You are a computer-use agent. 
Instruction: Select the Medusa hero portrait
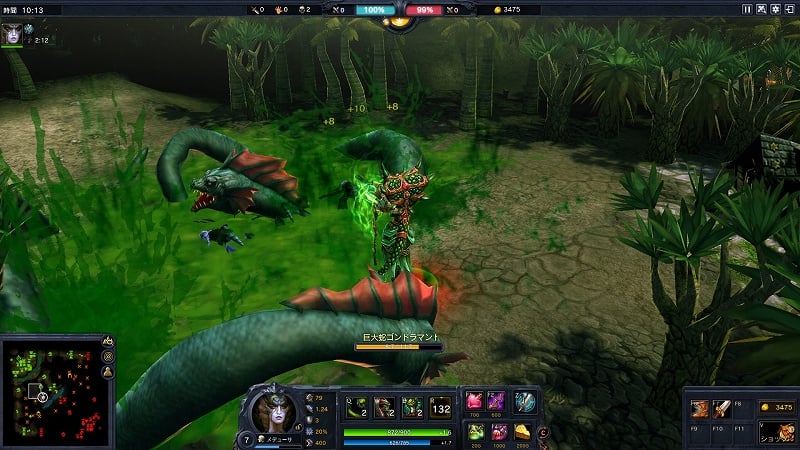(271, 412)
